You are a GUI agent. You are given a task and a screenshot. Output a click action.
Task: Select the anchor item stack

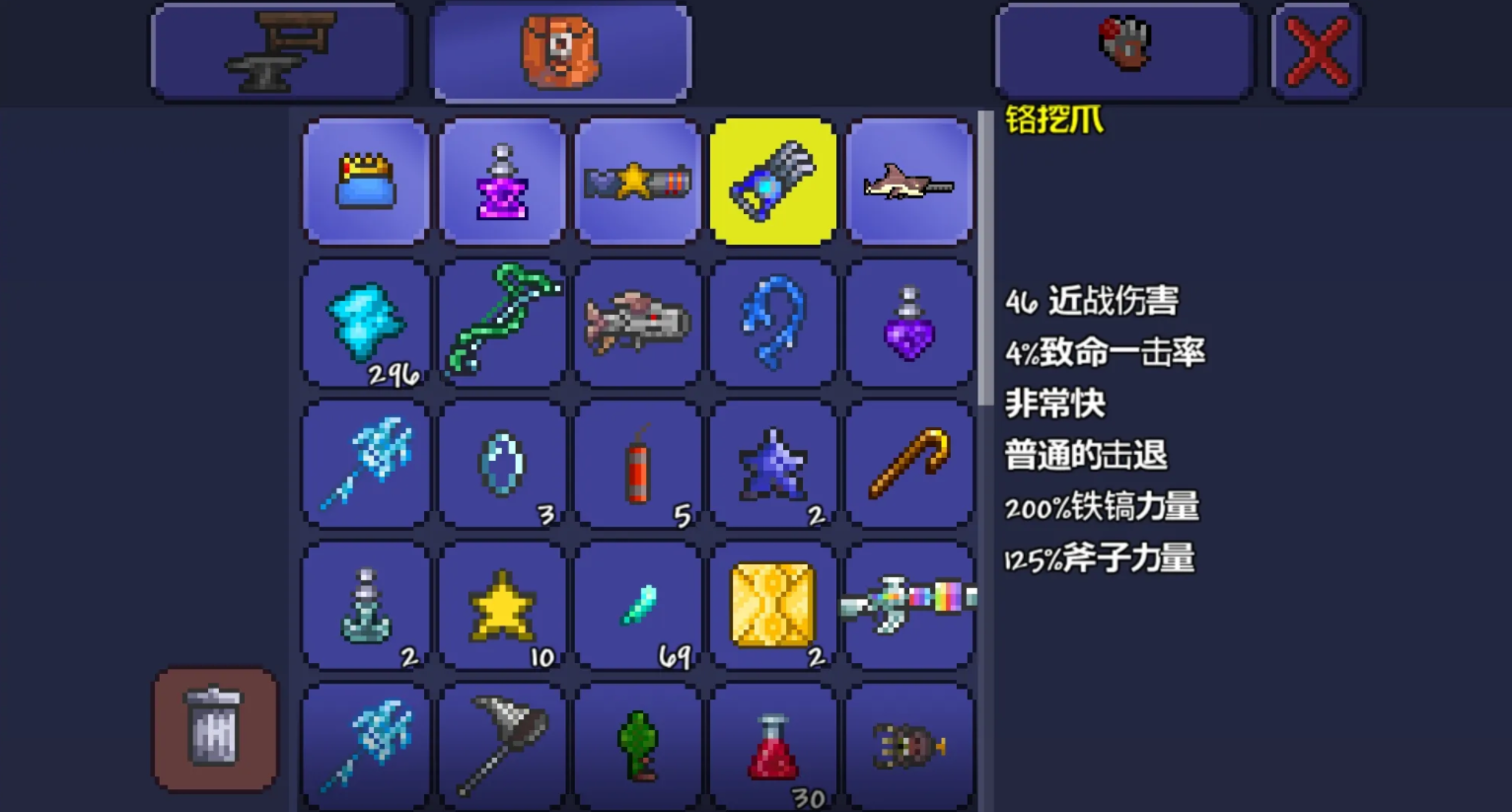[365, 605]
